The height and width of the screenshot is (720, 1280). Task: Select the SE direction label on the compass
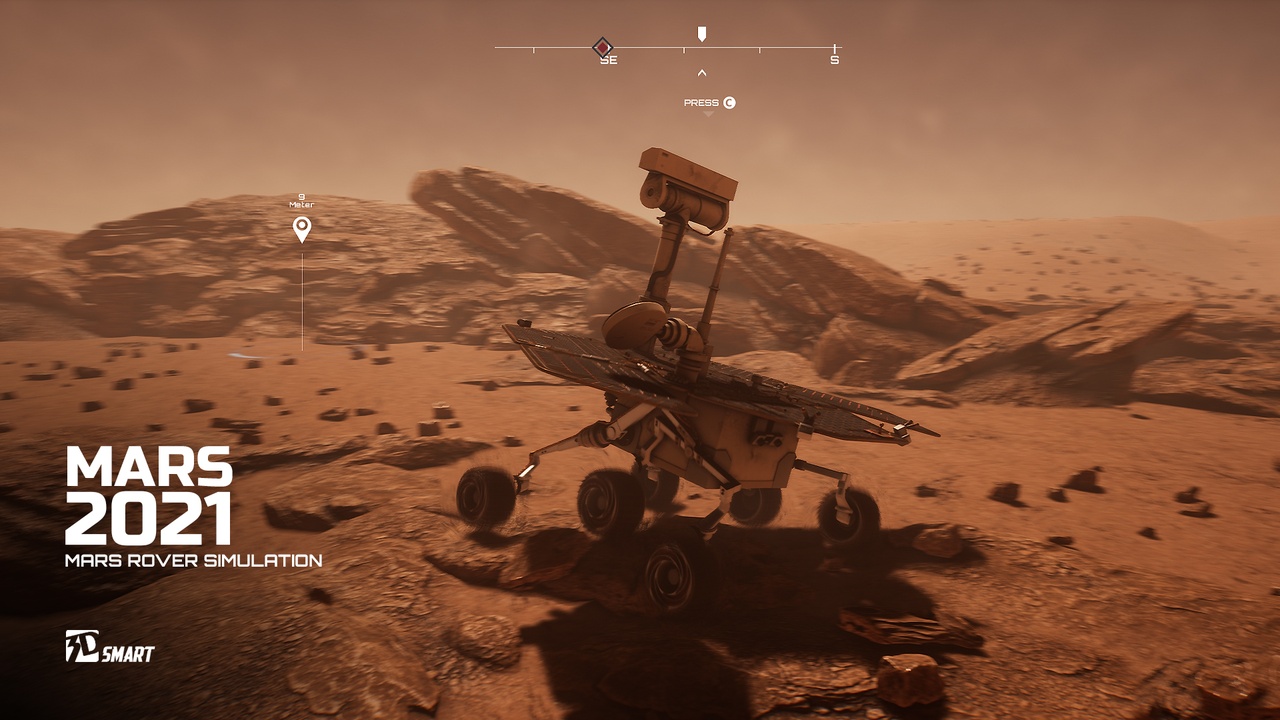point(610,58)
